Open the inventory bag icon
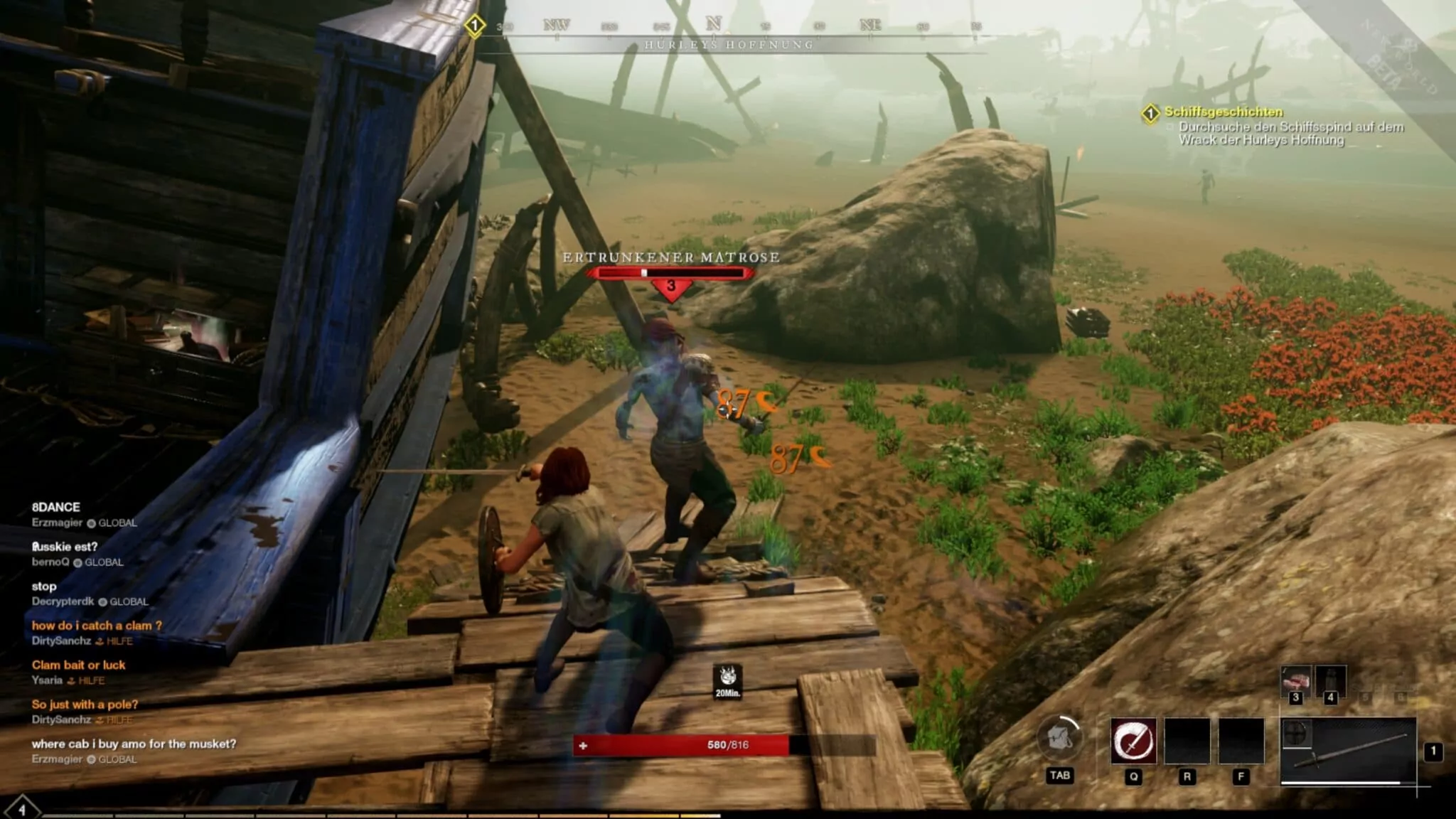 pyautogui.click(x=1060, y=739)
